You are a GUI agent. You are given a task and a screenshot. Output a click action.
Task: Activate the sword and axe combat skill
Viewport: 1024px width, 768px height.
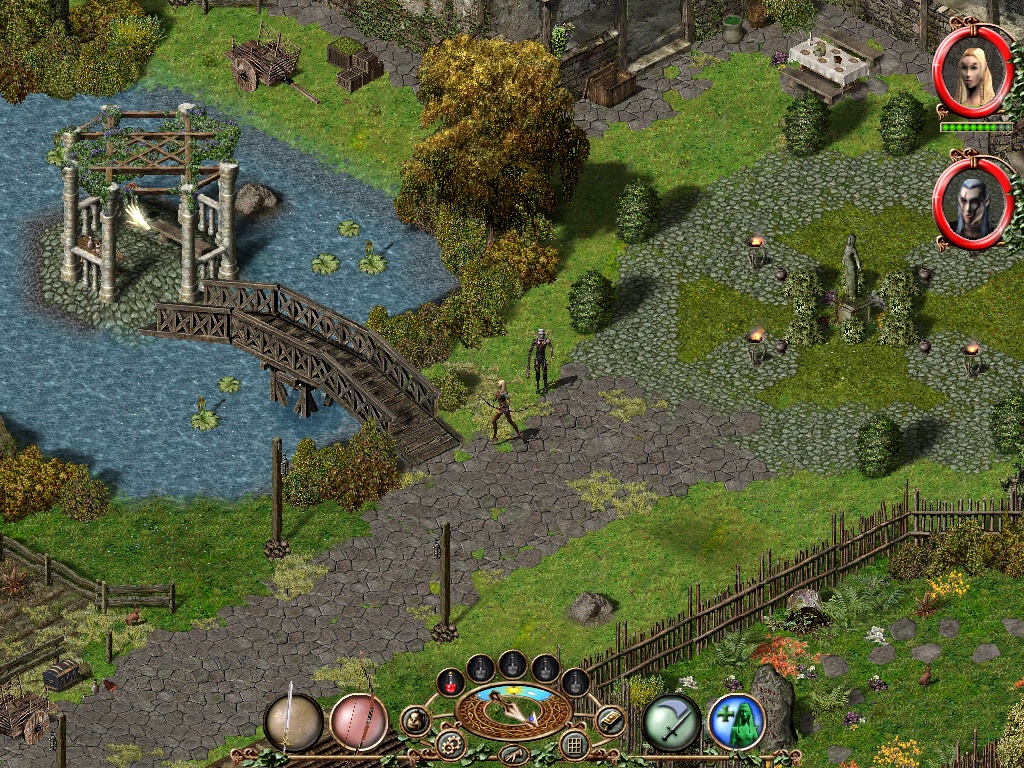[671, 722]
